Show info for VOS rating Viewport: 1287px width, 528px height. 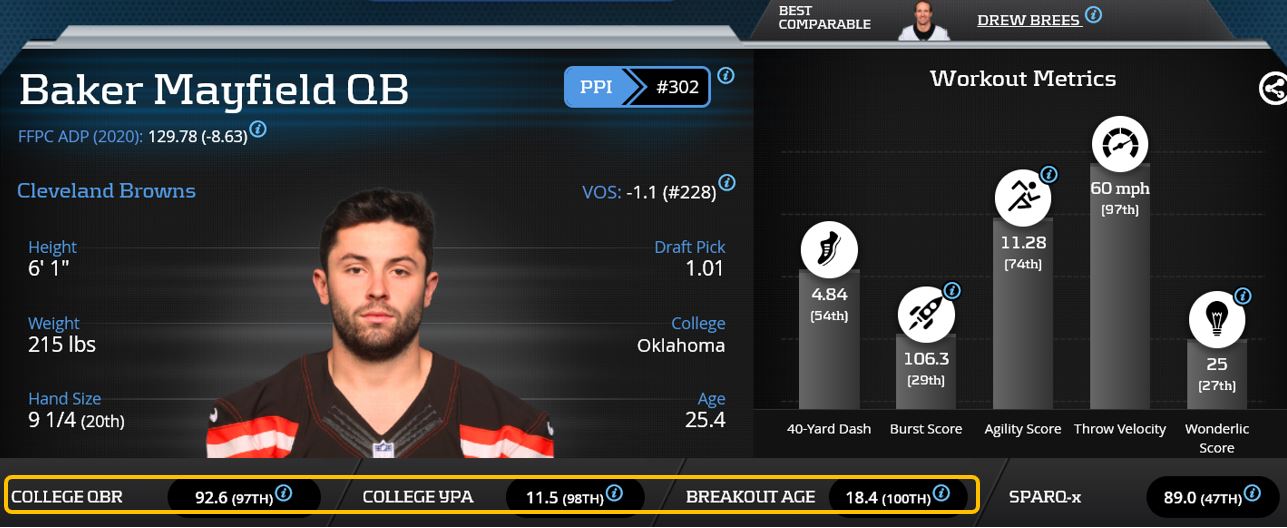(x=727, y=183)
